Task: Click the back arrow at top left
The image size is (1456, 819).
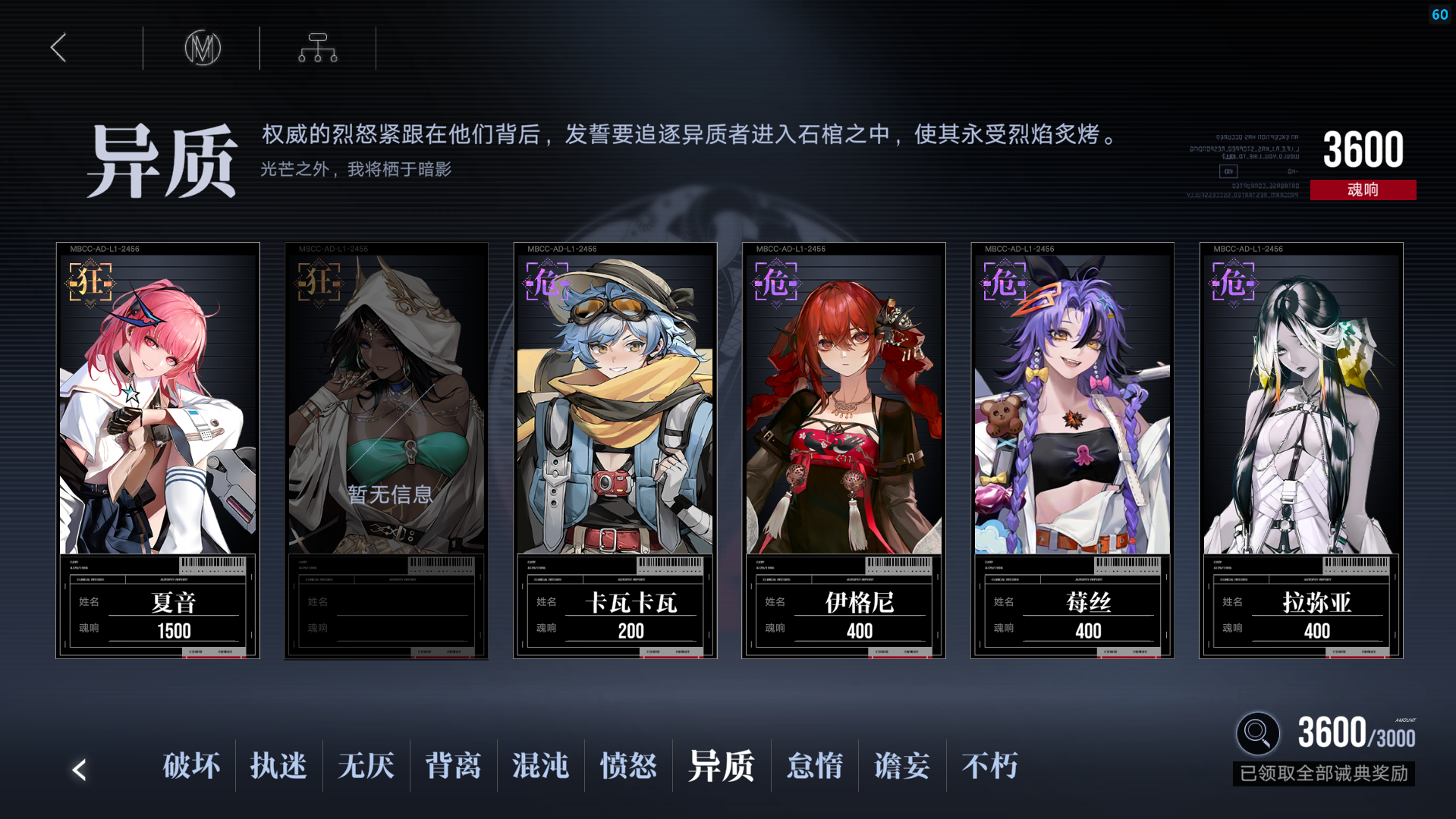Action: [x=58, y=47]
